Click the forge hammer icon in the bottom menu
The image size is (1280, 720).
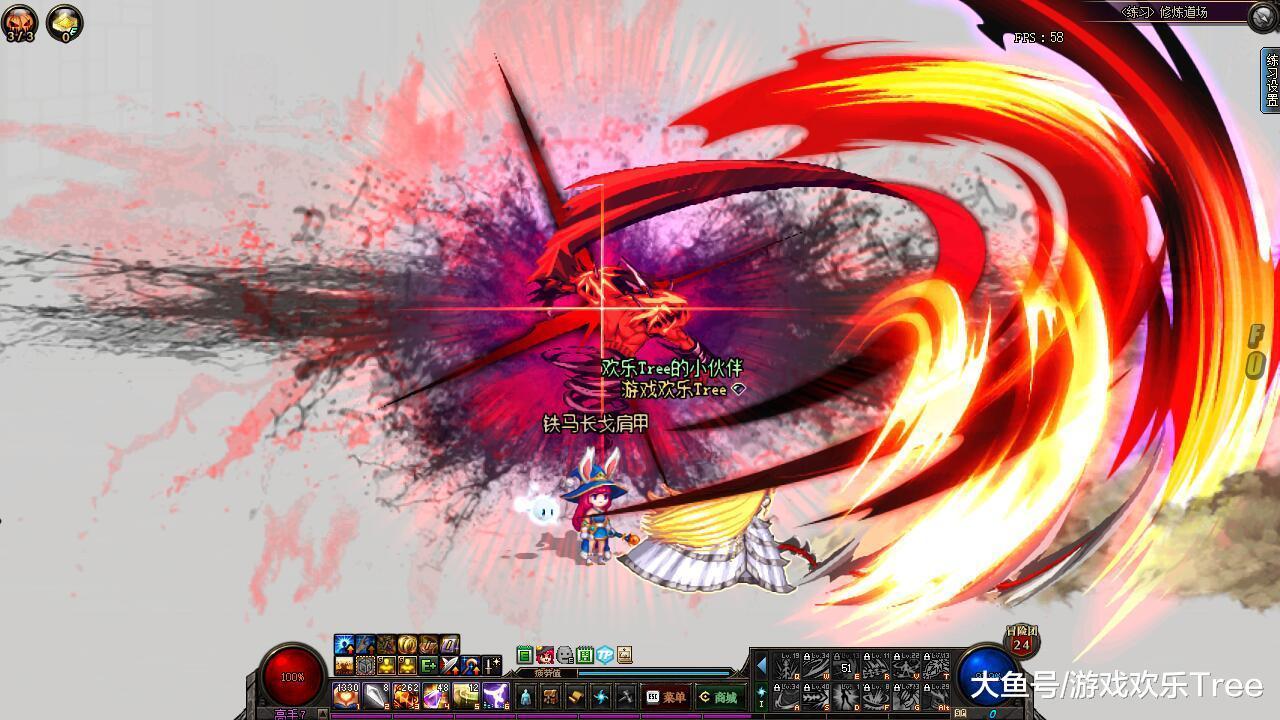pyautogui.click(x=624, y=697)
